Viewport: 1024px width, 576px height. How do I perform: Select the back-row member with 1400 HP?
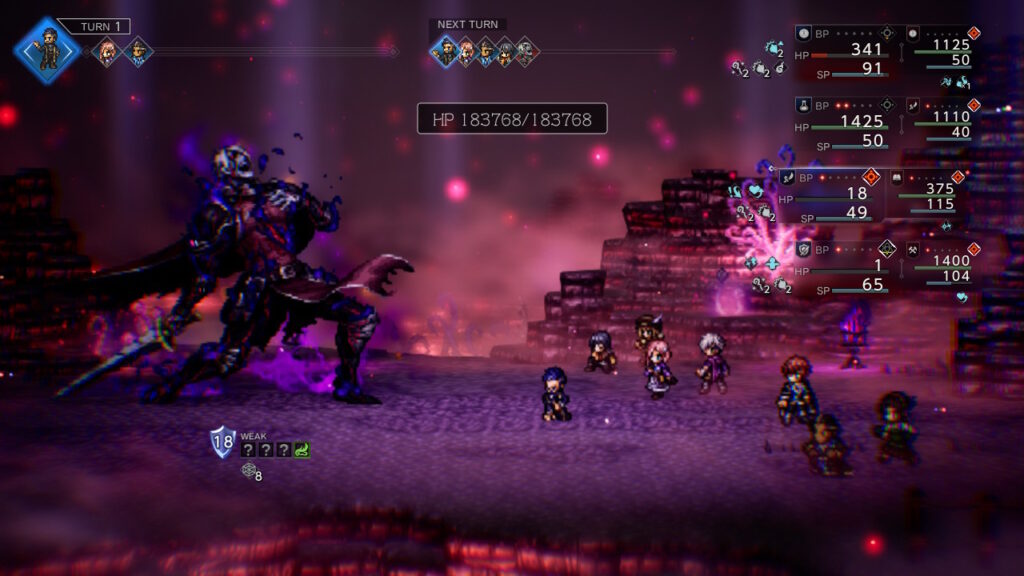pyautogui.click(x=939, y=267)
